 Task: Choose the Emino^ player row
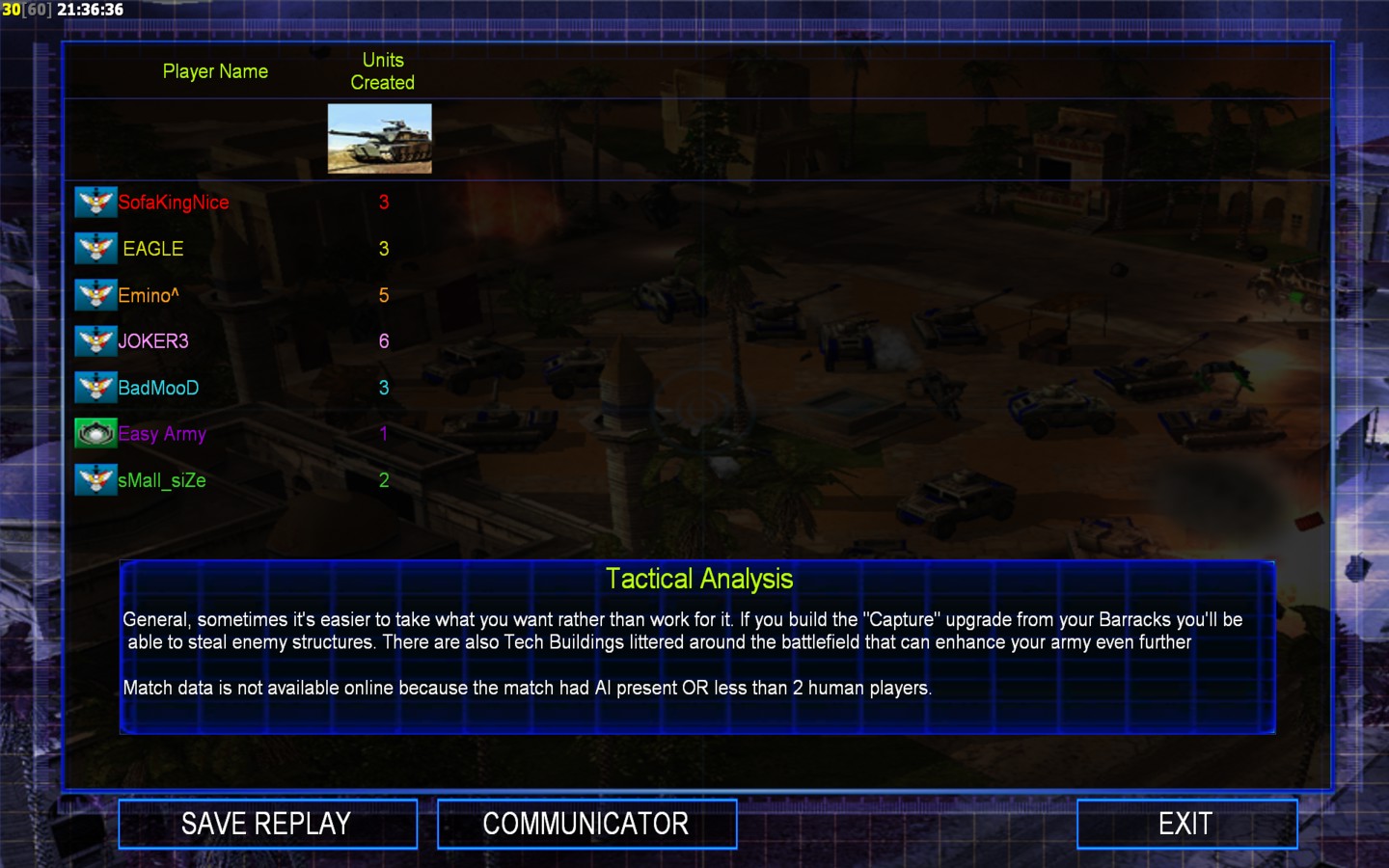coord(149,295)
